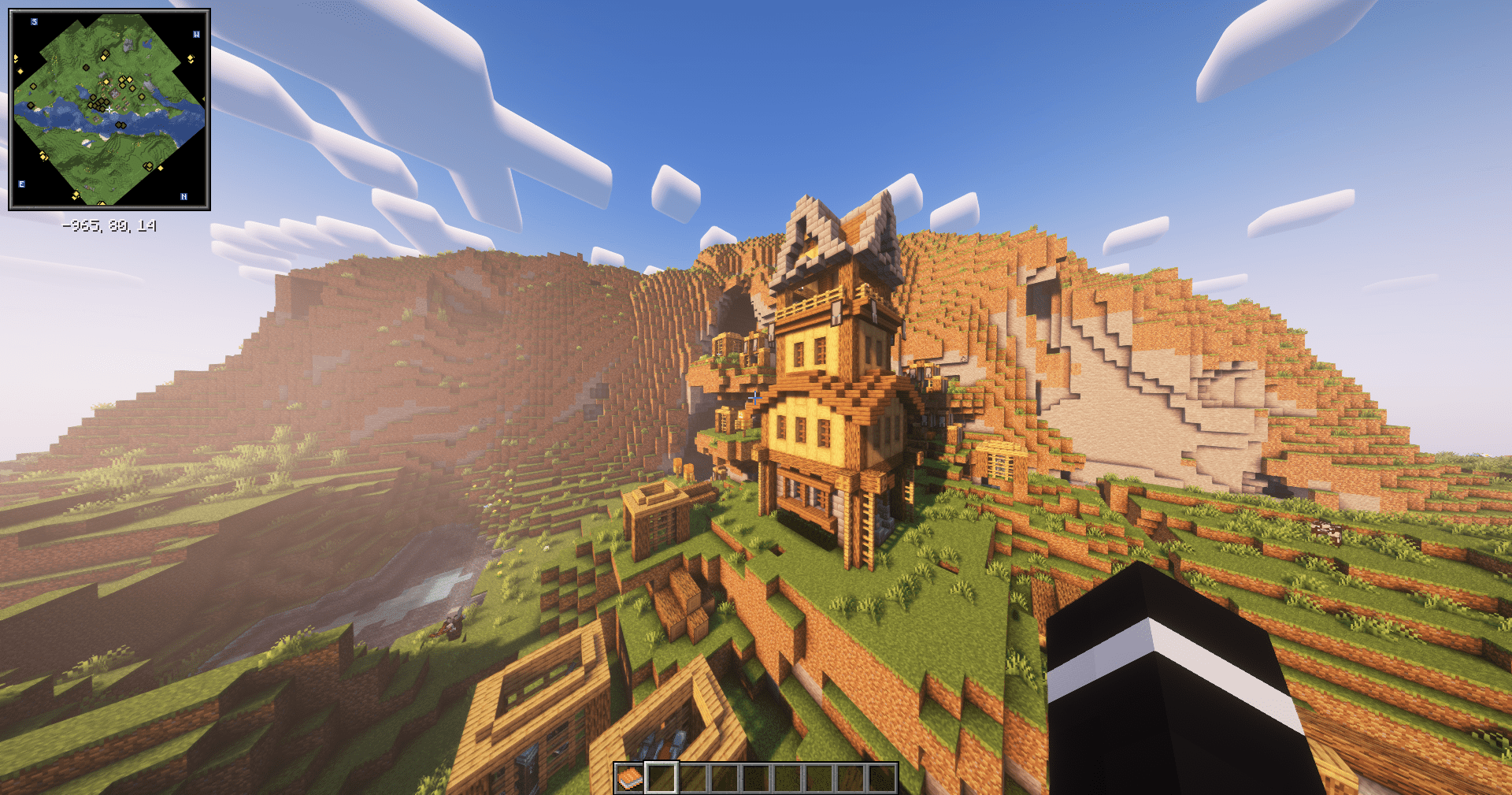The height and width of the screenshot is (795, 1512).
Task: Click the lone yellow waypoint near the minimap's left edge
Action: click(20, 70)
